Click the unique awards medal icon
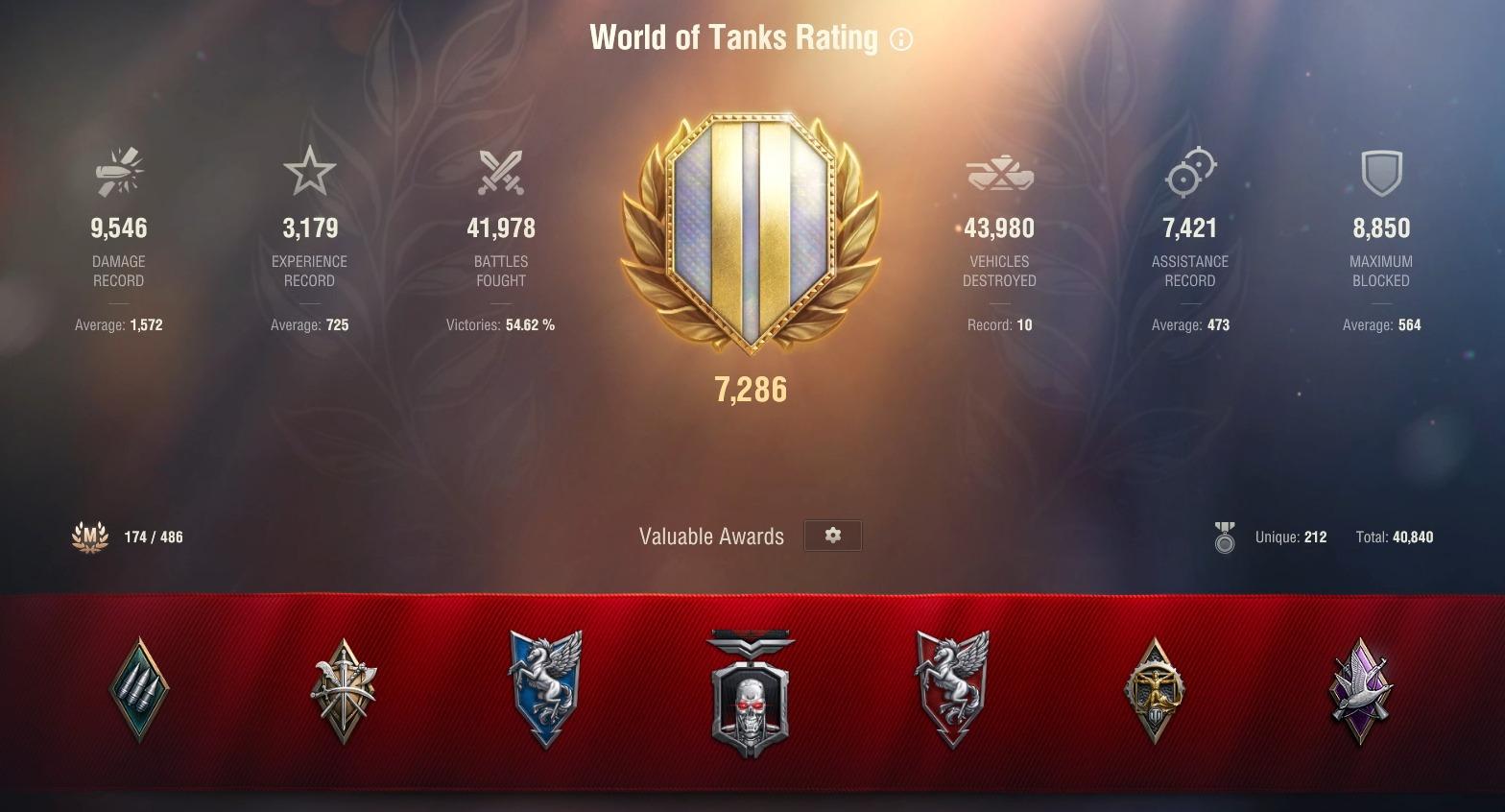Screen dimensions: 1505x812 click(x=1225, y=537)
